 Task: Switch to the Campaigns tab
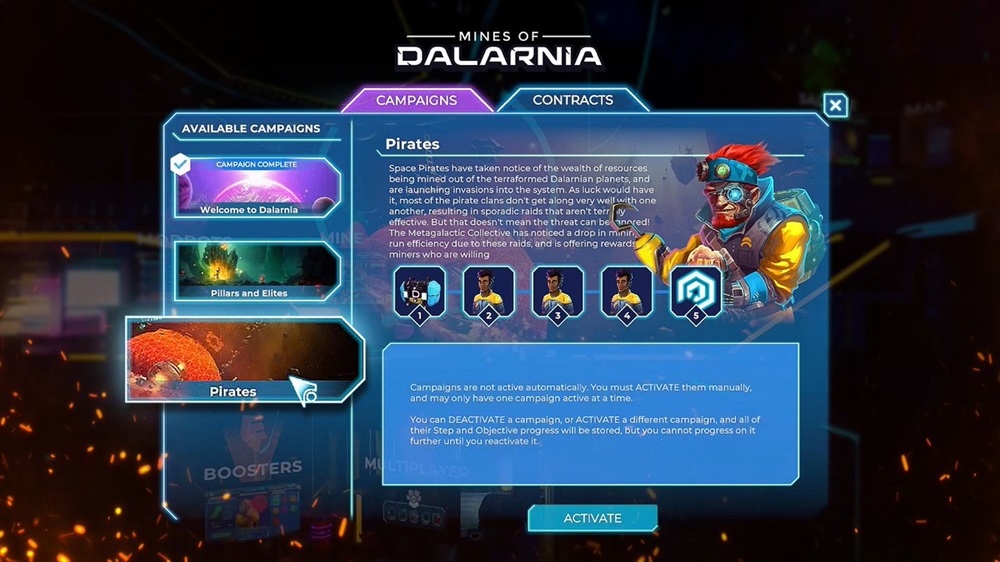click(416, 100)
